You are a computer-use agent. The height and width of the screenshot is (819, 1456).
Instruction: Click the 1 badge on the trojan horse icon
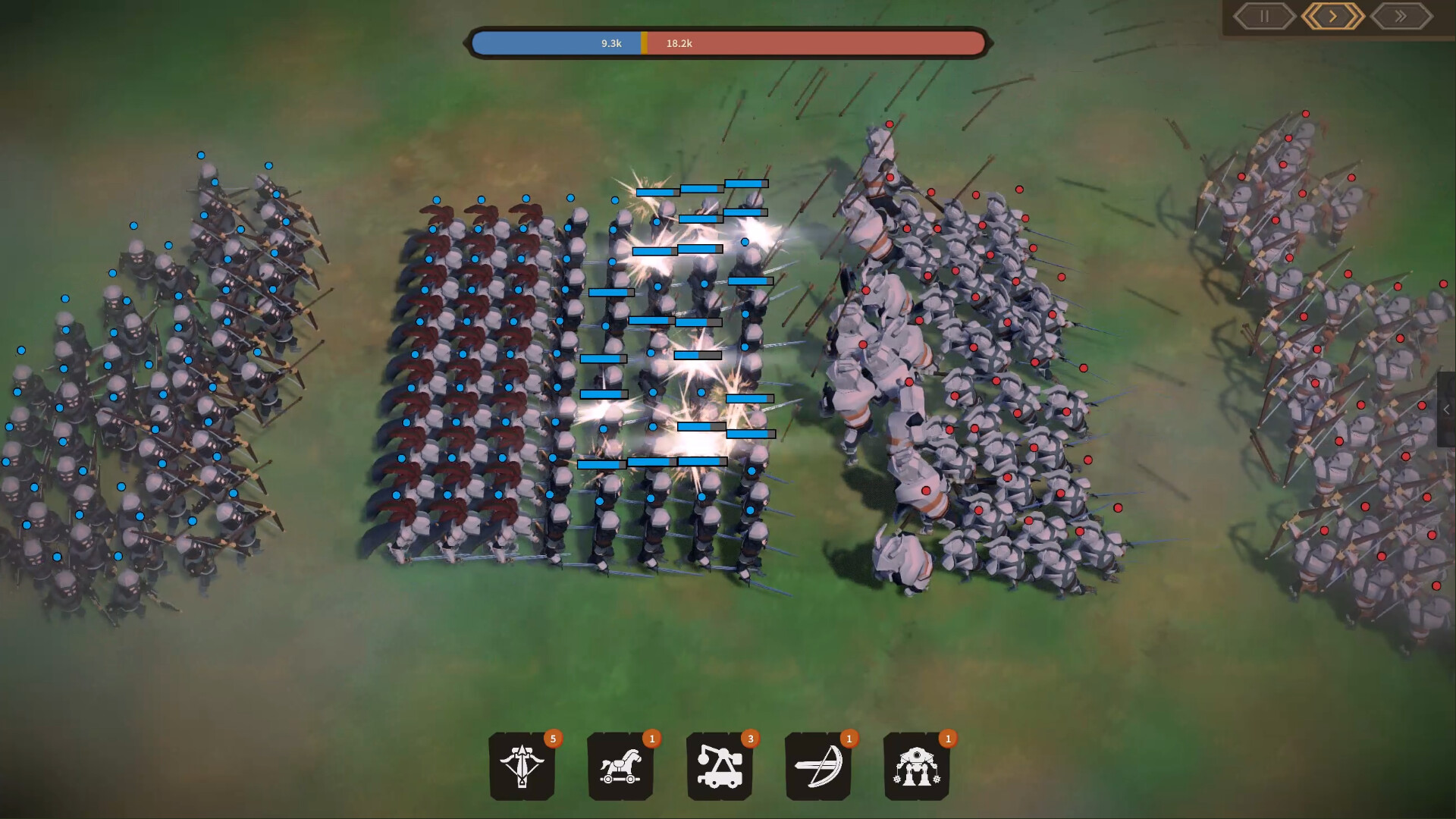[x=651, y=737]
